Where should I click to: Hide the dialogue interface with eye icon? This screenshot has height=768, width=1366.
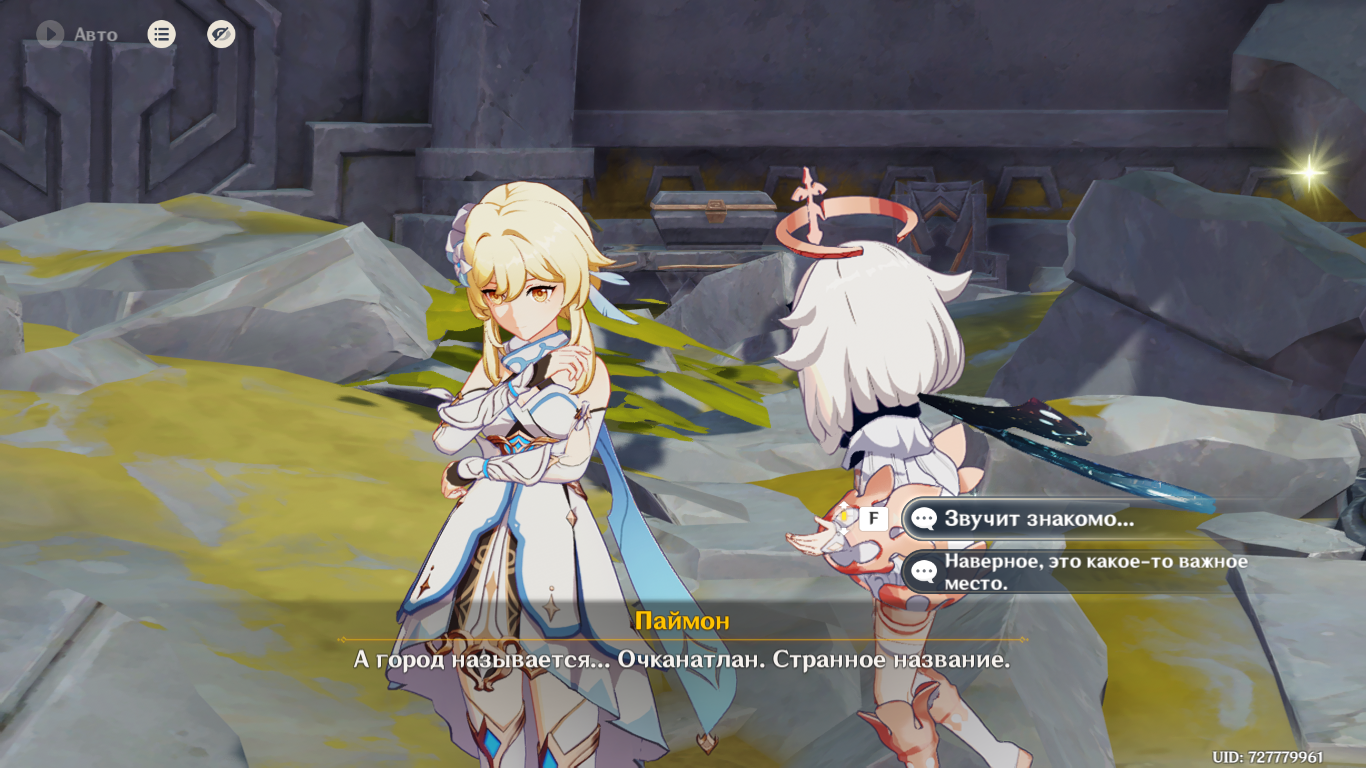(221, 35)
